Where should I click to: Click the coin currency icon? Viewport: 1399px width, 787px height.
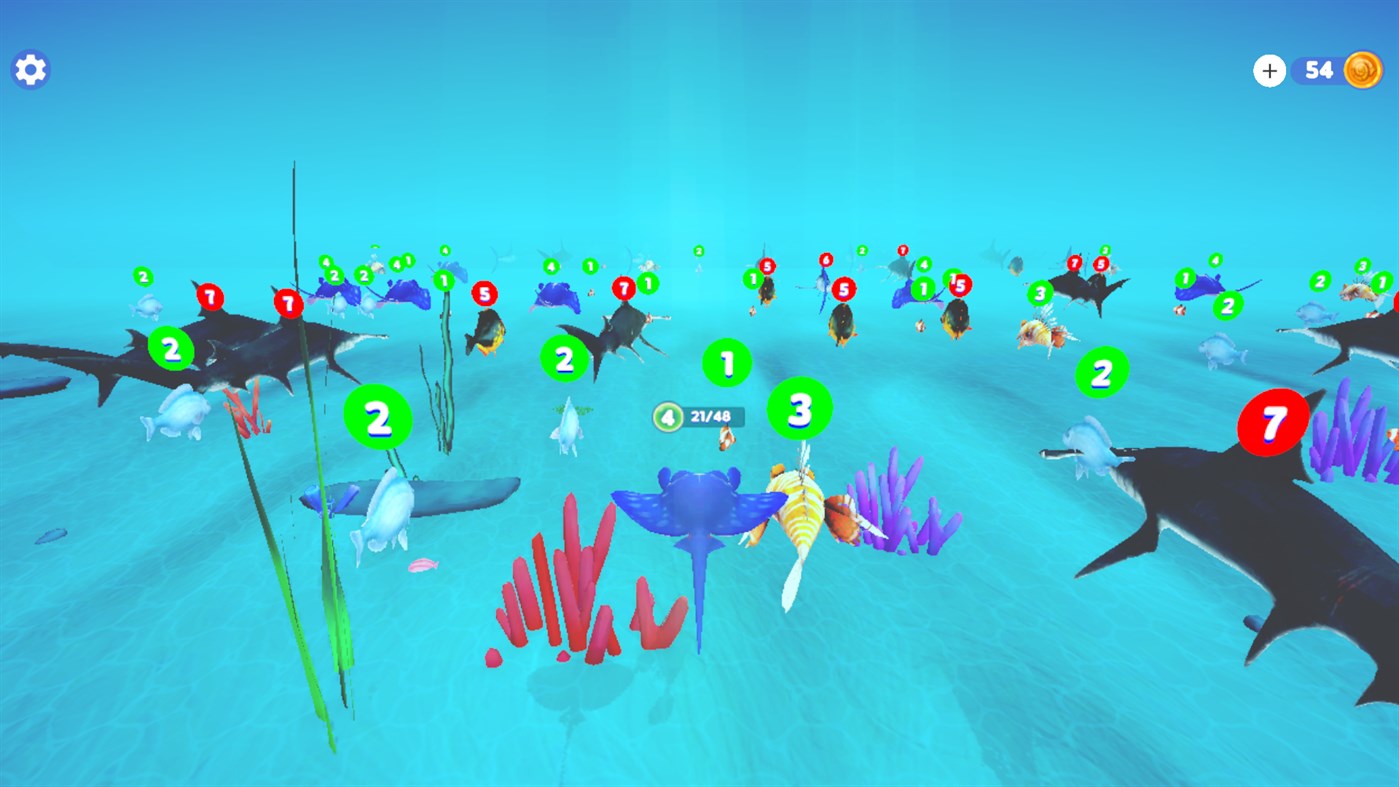click(1363, 70)
